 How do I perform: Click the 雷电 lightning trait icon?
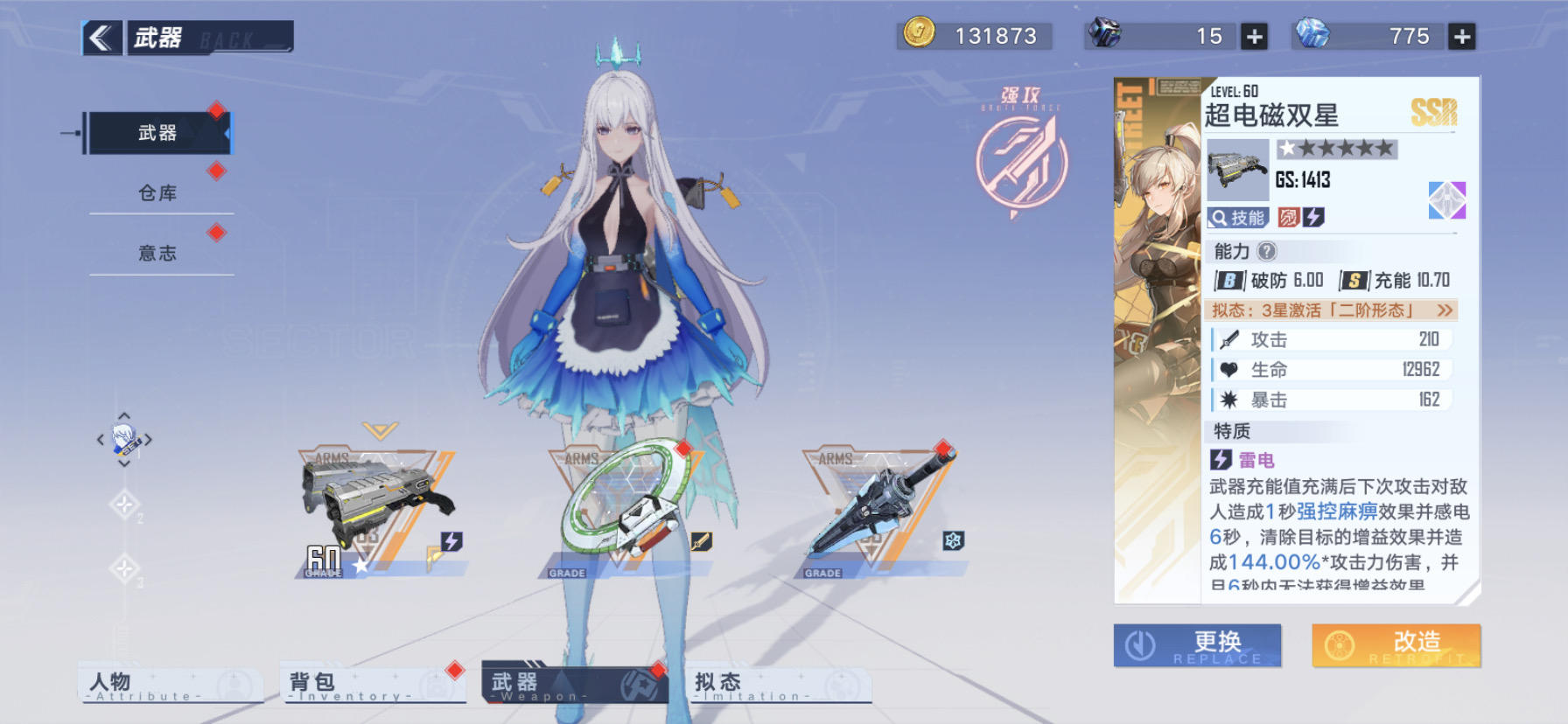click(1220, 460)
